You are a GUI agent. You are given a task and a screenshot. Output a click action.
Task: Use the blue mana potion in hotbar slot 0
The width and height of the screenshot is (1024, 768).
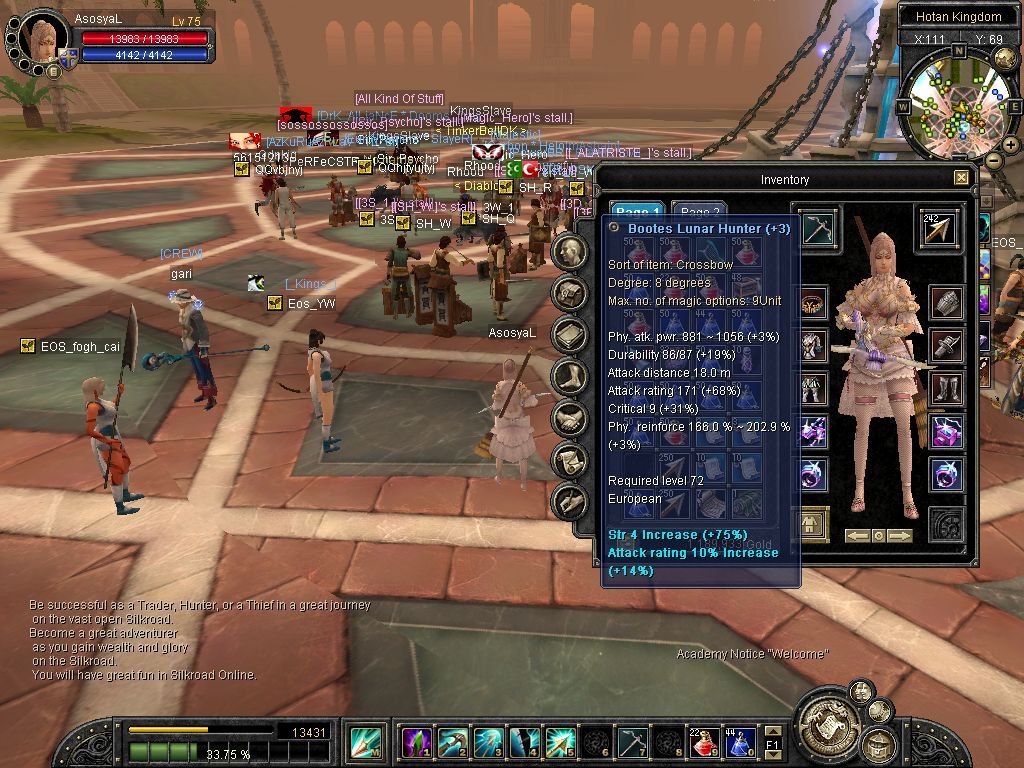(x=739, y=743)
